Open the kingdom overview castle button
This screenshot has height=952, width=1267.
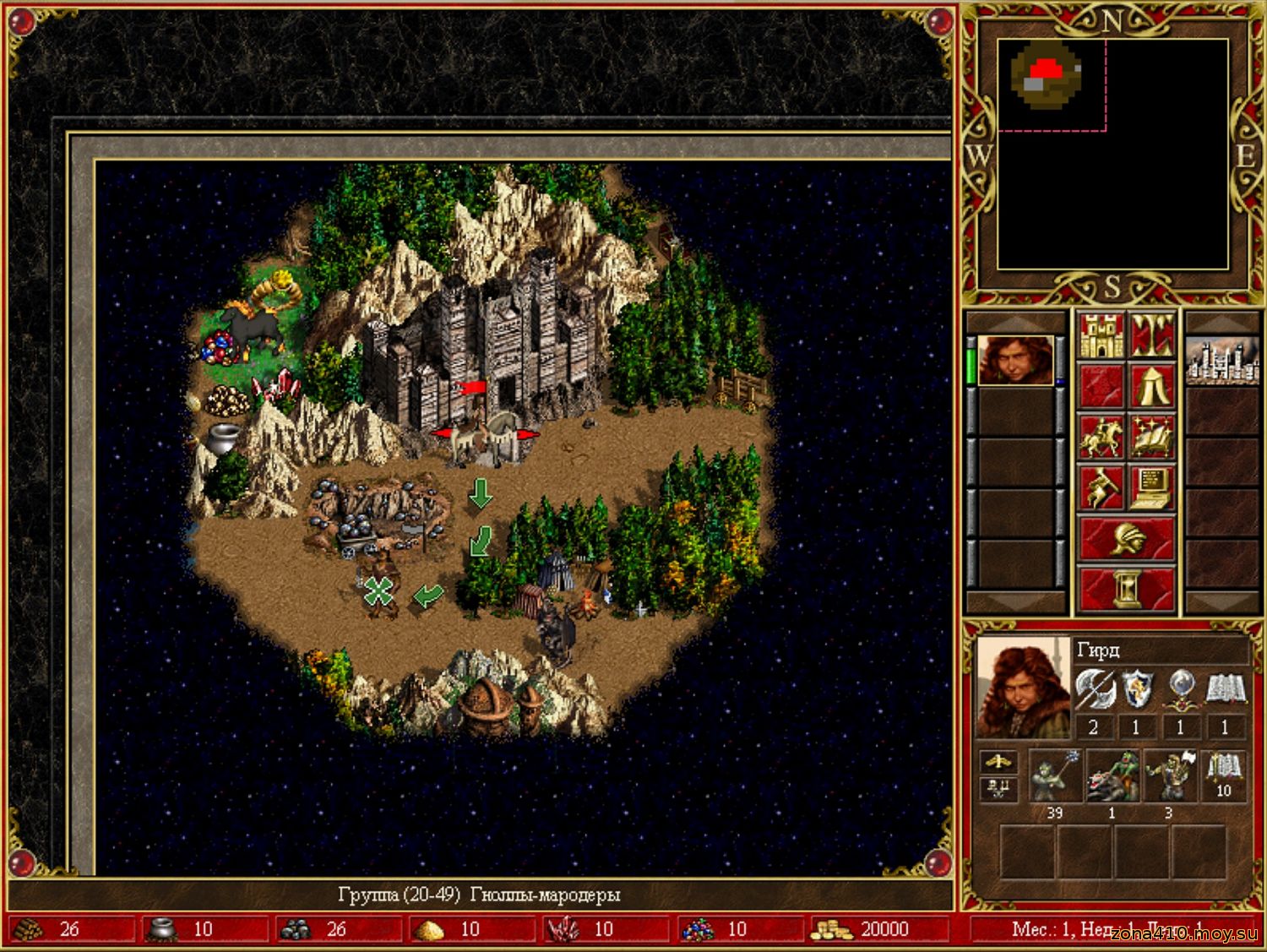point(1101,335)
